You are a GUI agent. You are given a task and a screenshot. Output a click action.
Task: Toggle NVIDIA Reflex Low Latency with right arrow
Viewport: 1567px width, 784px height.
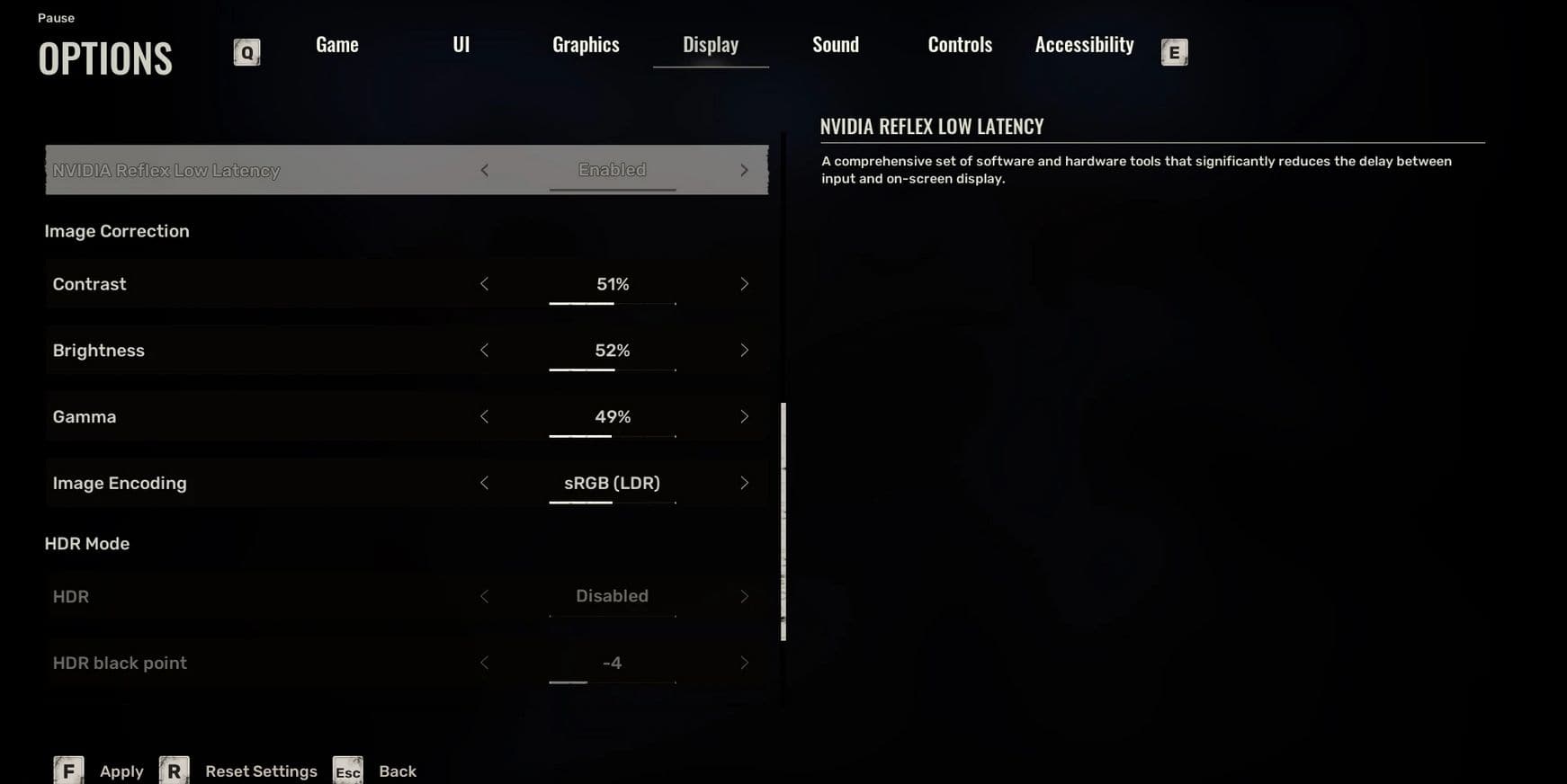tap(744, 170)
